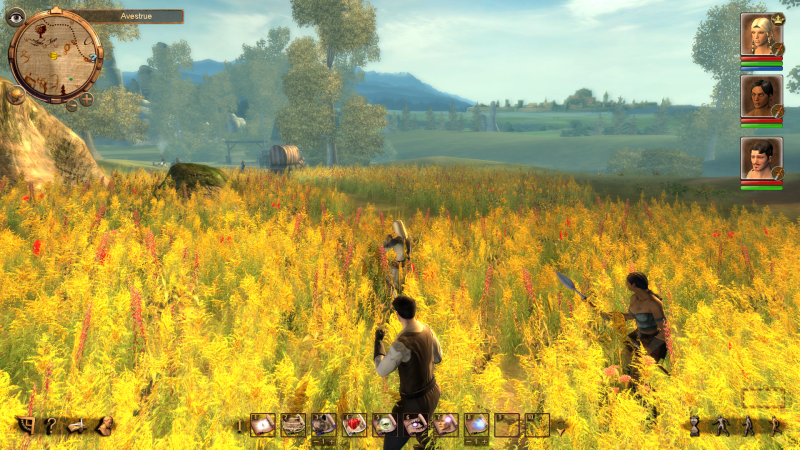Image resolution: width=800 pixels, height=450 pixels.
Task: Activate the purple eye spell slot
Action: (415, 425)
